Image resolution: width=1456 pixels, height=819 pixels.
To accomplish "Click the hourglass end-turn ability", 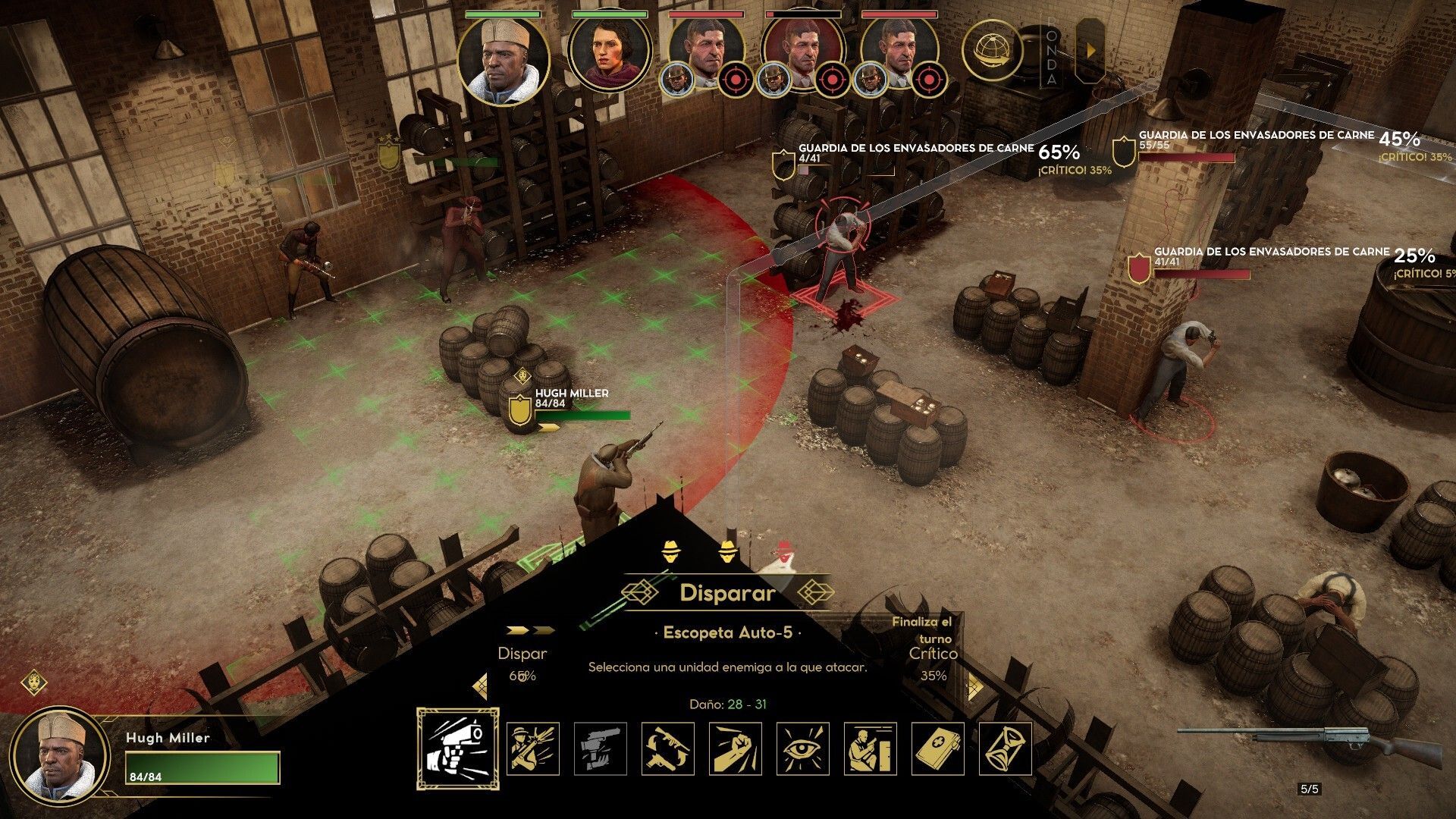I will 1006,748.
